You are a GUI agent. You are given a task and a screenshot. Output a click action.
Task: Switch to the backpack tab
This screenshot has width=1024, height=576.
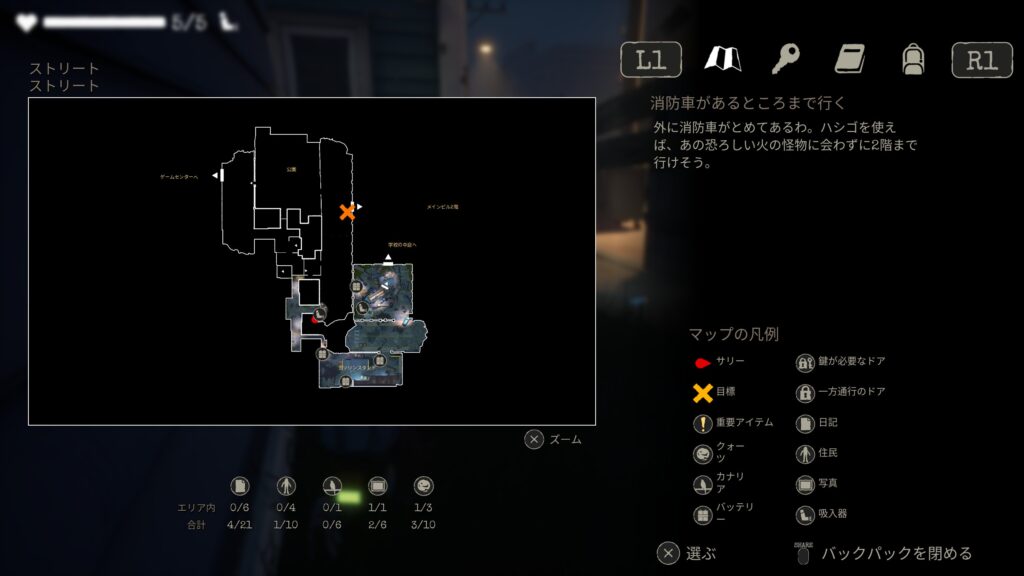[912, 60]
